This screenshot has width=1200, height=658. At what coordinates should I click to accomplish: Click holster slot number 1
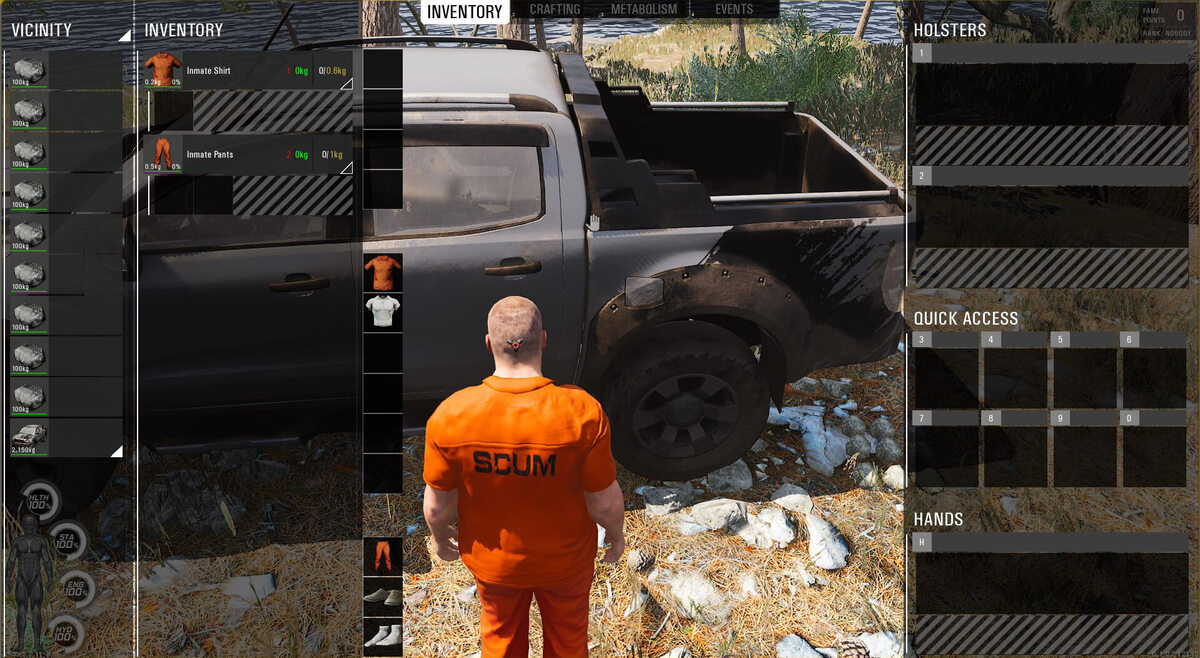click(x=1050, y=94)
